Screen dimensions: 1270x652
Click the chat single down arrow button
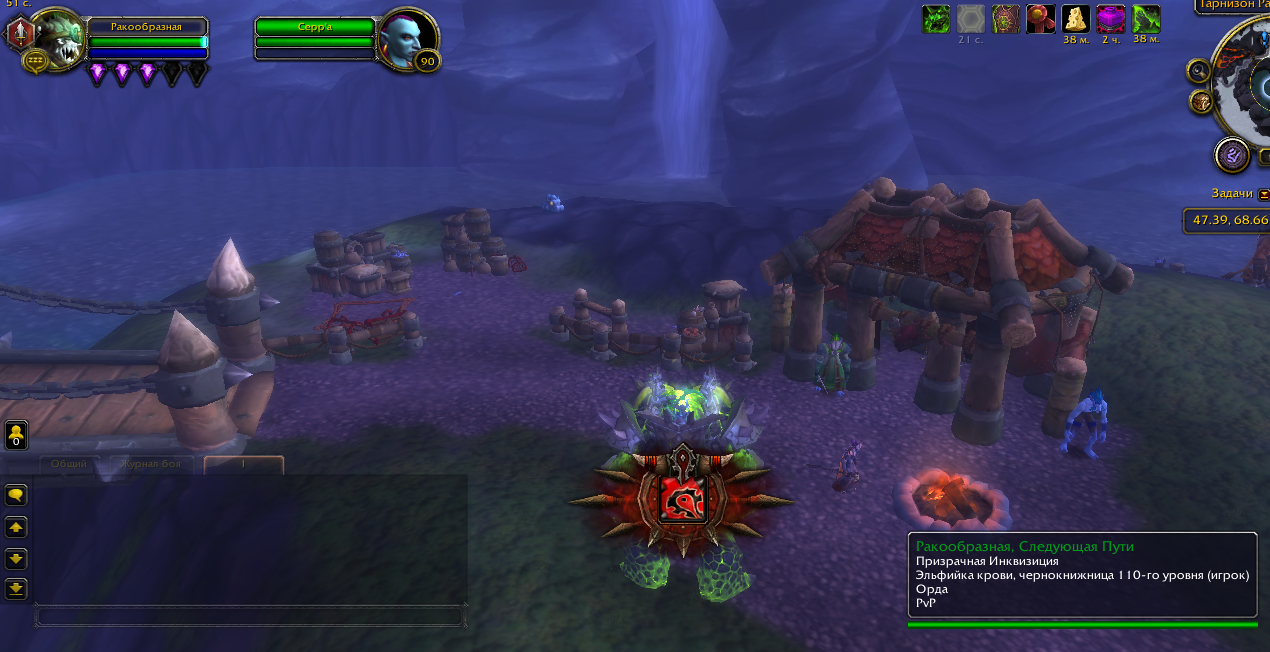pyautogui.click(x=16, y=558)
